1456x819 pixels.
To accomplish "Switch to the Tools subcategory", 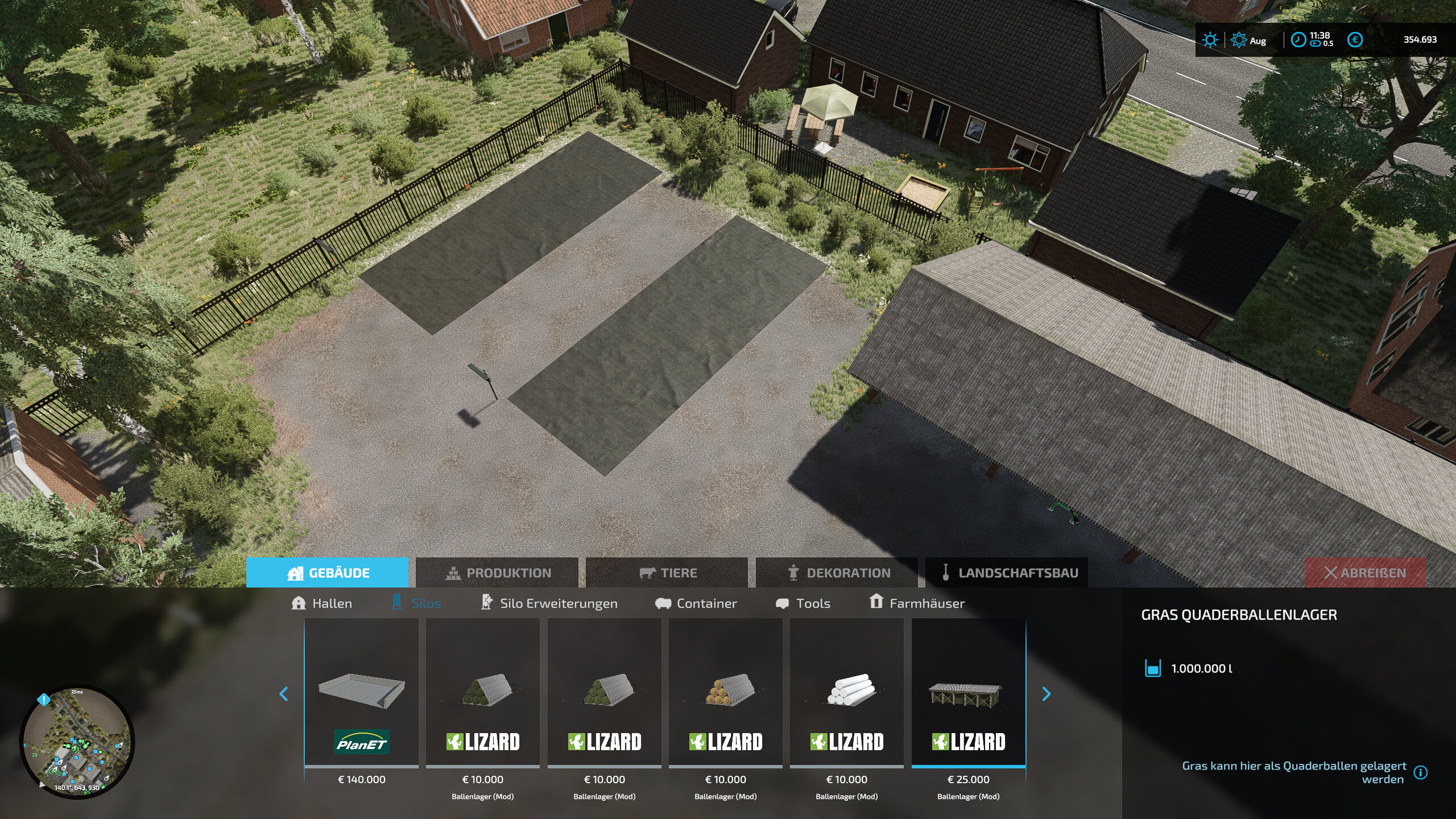I will (x=803, y=603).
